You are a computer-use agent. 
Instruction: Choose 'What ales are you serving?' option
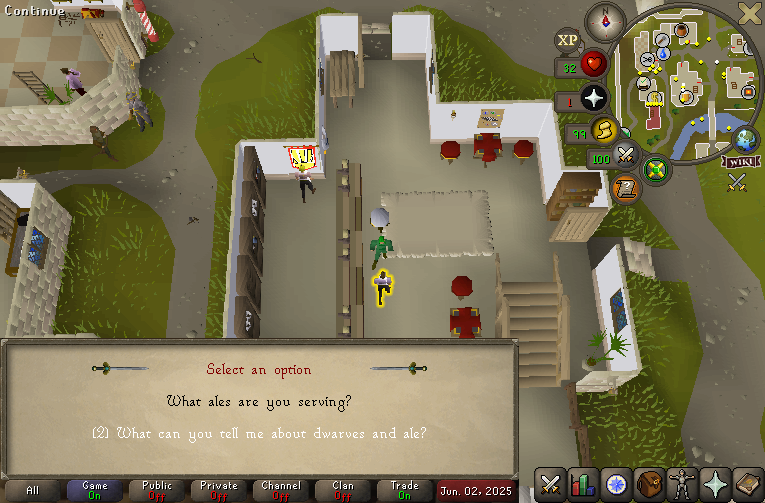point(258,402)
